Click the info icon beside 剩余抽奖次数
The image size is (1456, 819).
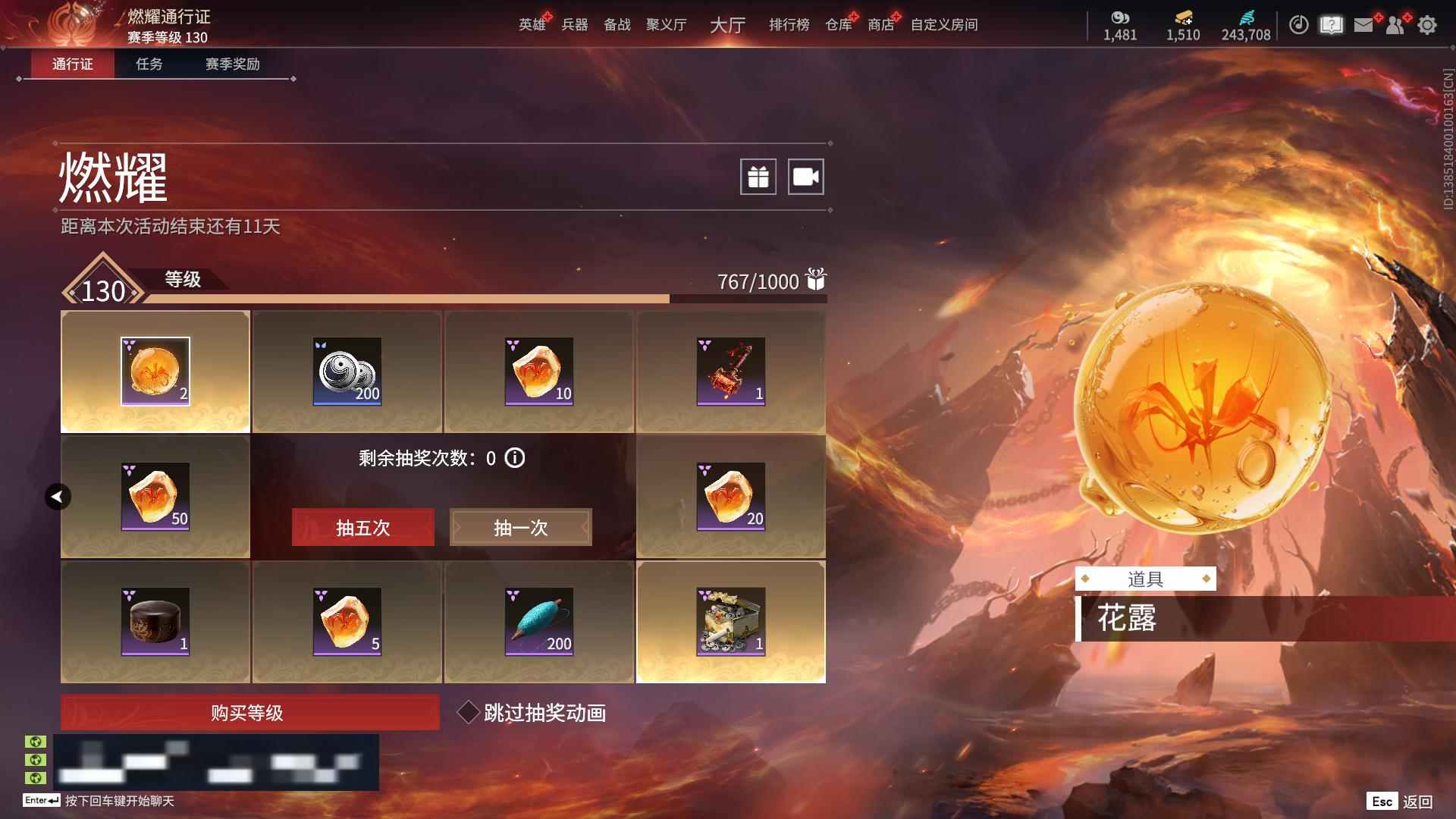[516, 458]
